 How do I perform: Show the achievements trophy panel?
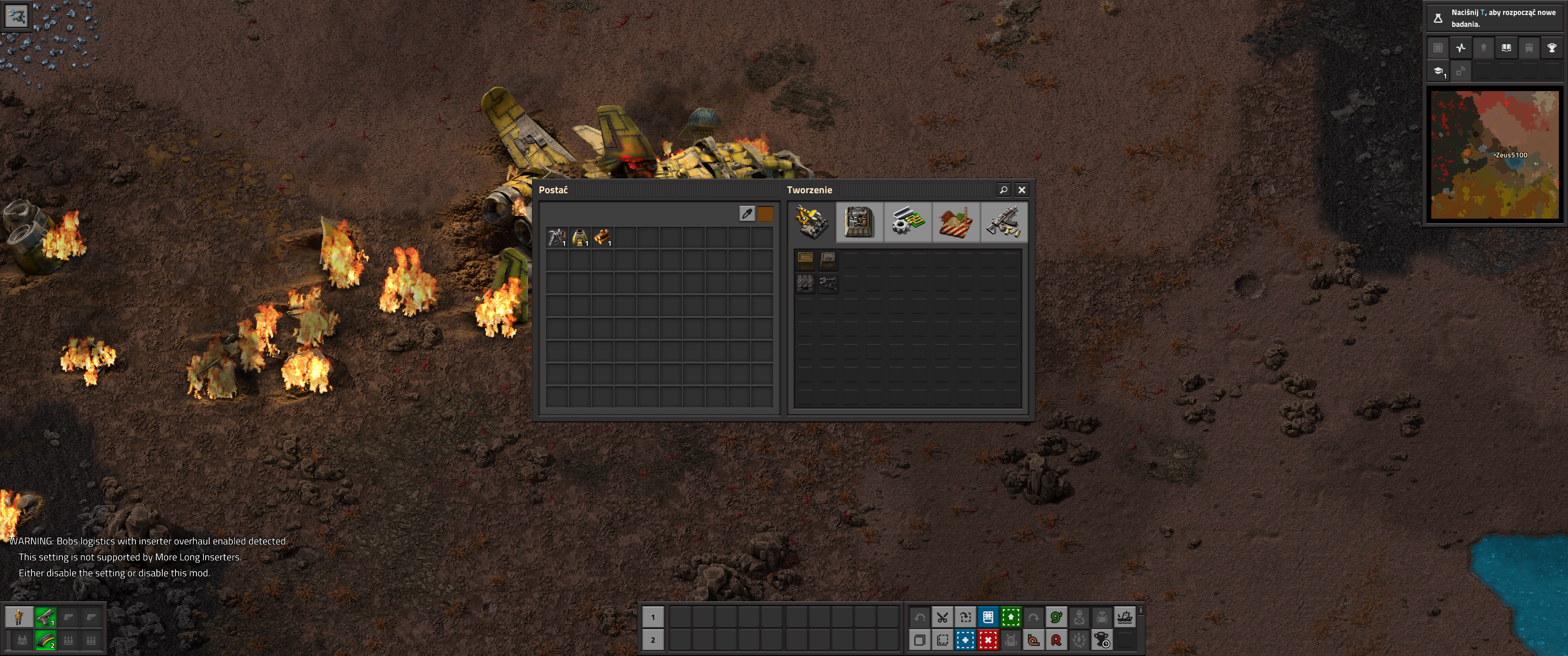click(x=1552, y=48)
